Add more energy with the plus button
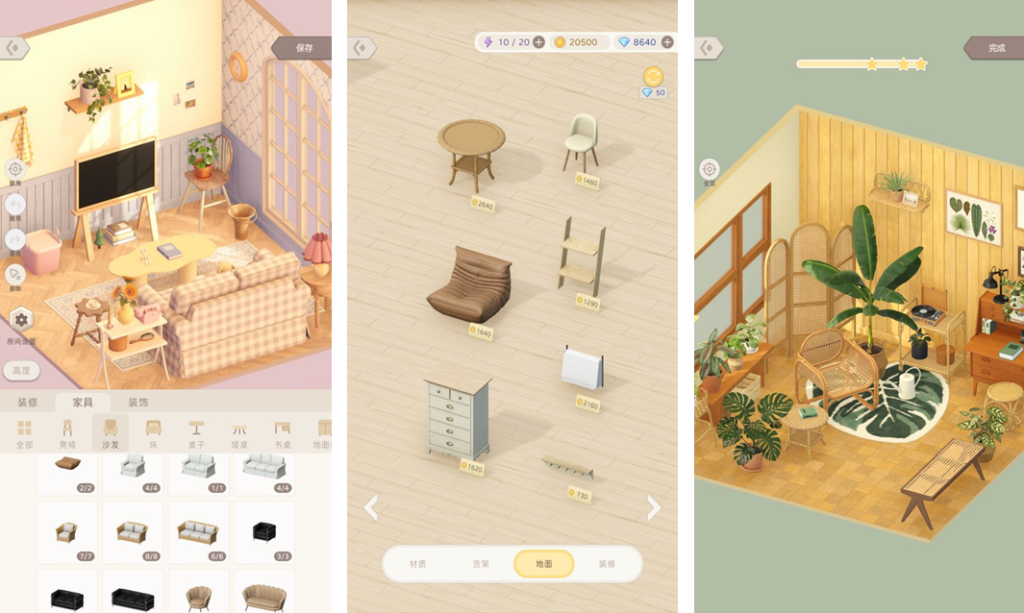Screen dimensions: 1024x613 click(538, 42)
